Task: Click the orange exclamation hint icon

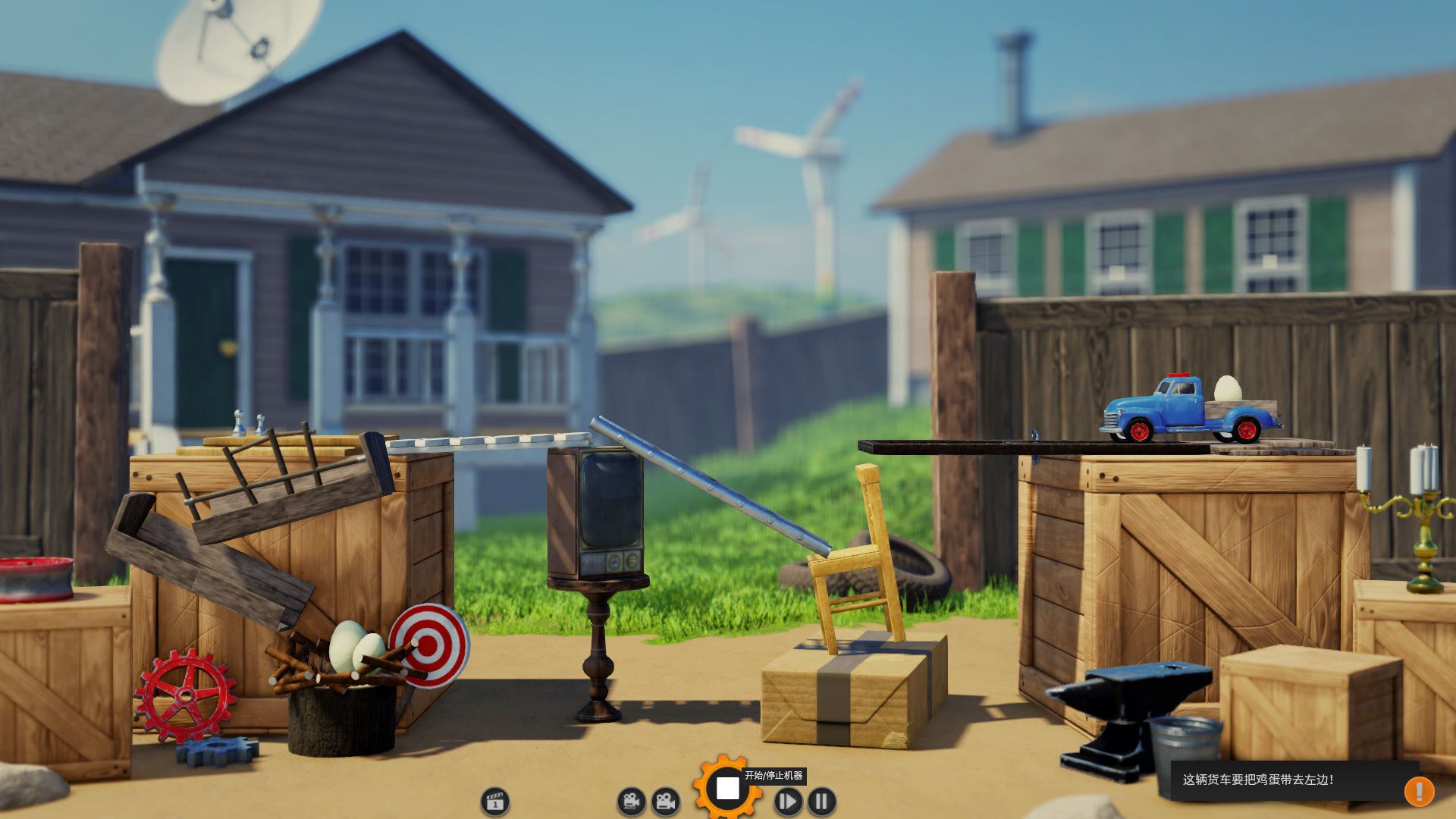Action: [1419, 791]
